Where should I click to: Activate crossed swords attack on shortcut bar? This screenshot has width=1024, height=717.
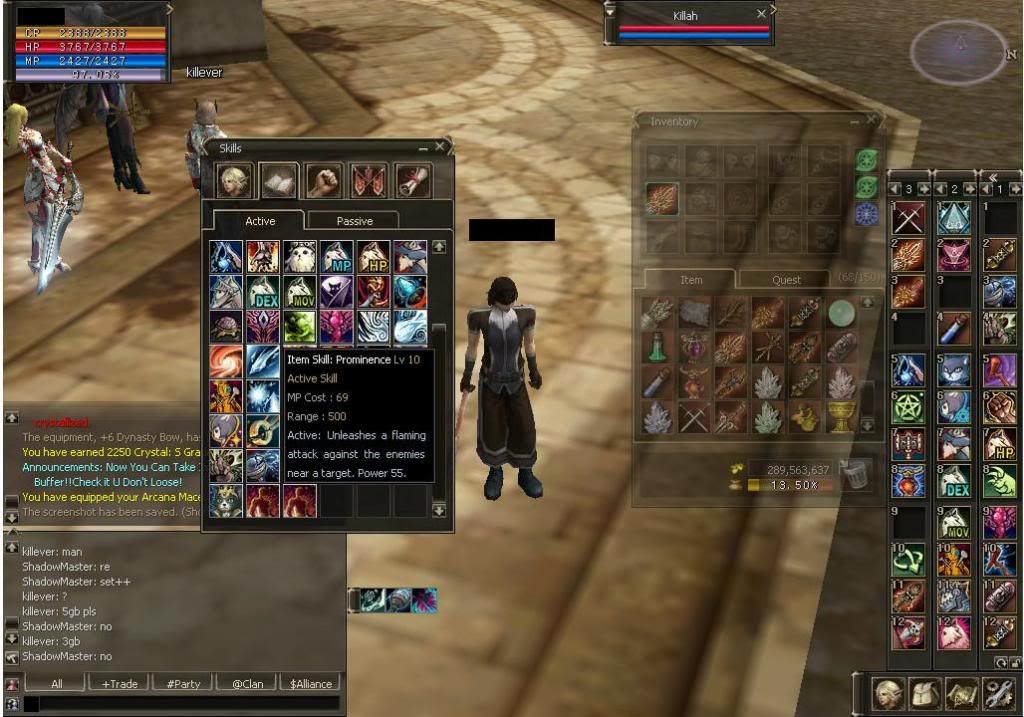(x=908, y=218)
